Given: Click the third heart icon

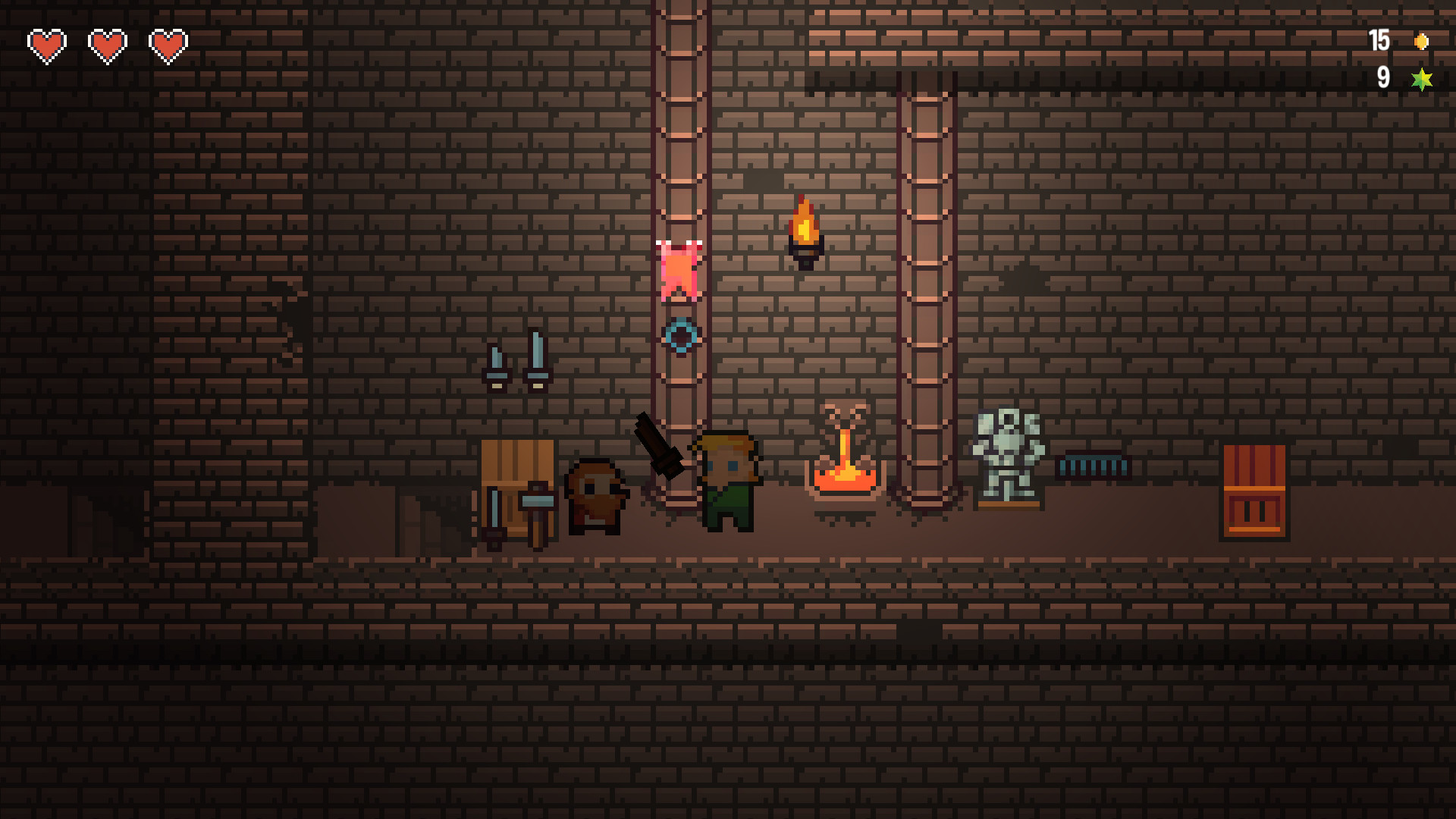Looking at the screenshot, I should point(168,45).
